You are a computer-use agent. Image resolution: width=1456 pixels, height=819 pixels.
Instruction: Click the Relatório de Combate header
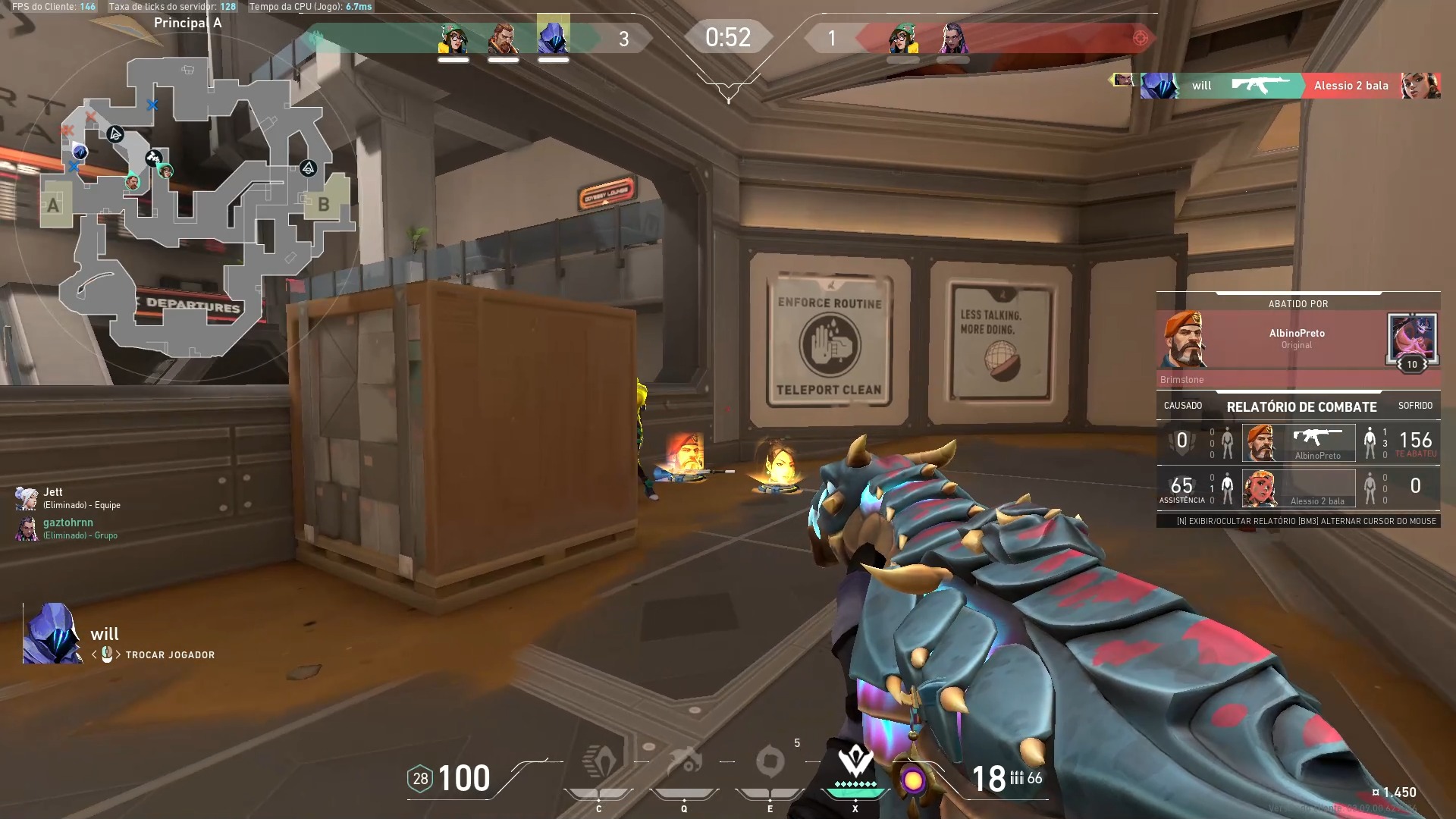(1301, 406)
